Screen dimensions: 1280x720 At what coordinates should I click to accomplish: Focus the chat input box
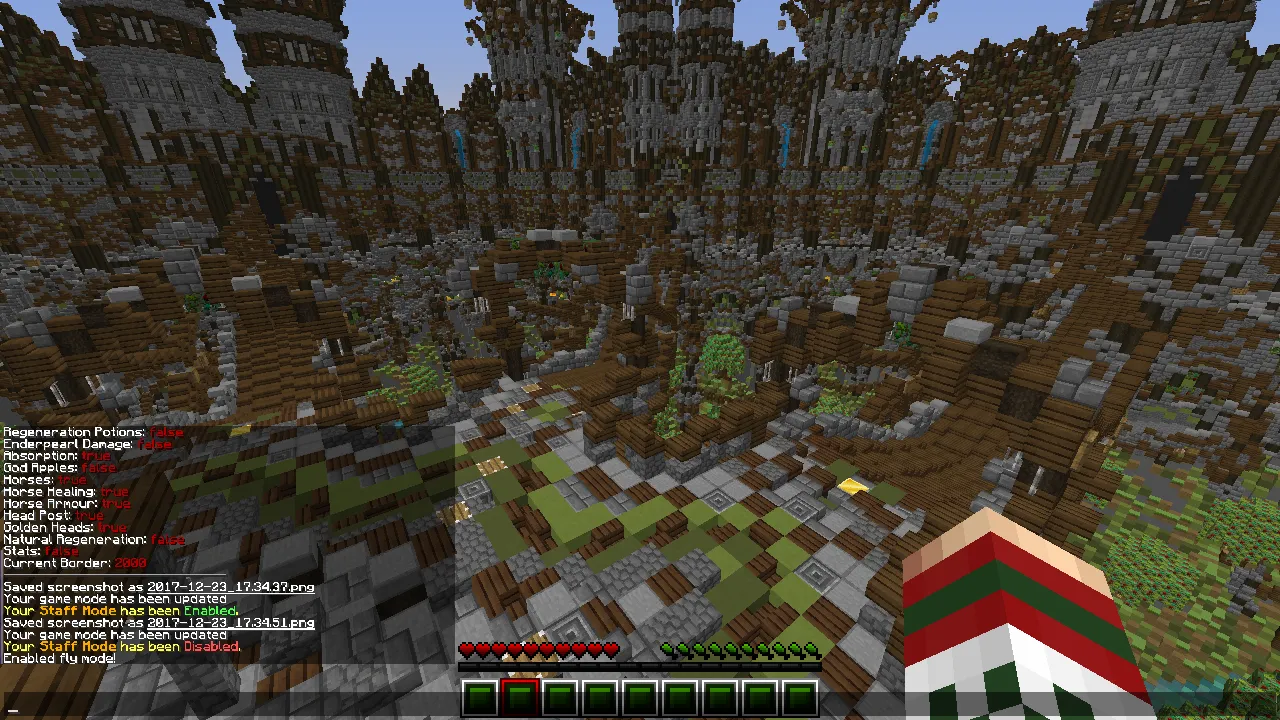coord(640,709)
